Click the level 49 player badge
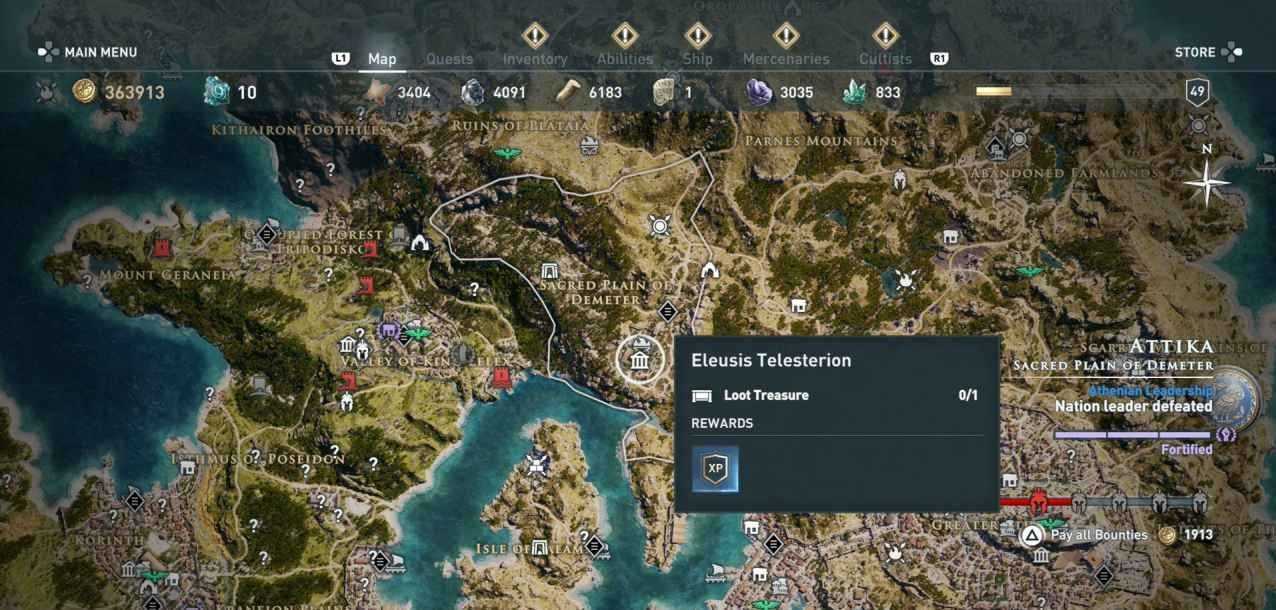Image resolution: width=1276 pixels, height=610 pixels. click(x=1197, y=92)
